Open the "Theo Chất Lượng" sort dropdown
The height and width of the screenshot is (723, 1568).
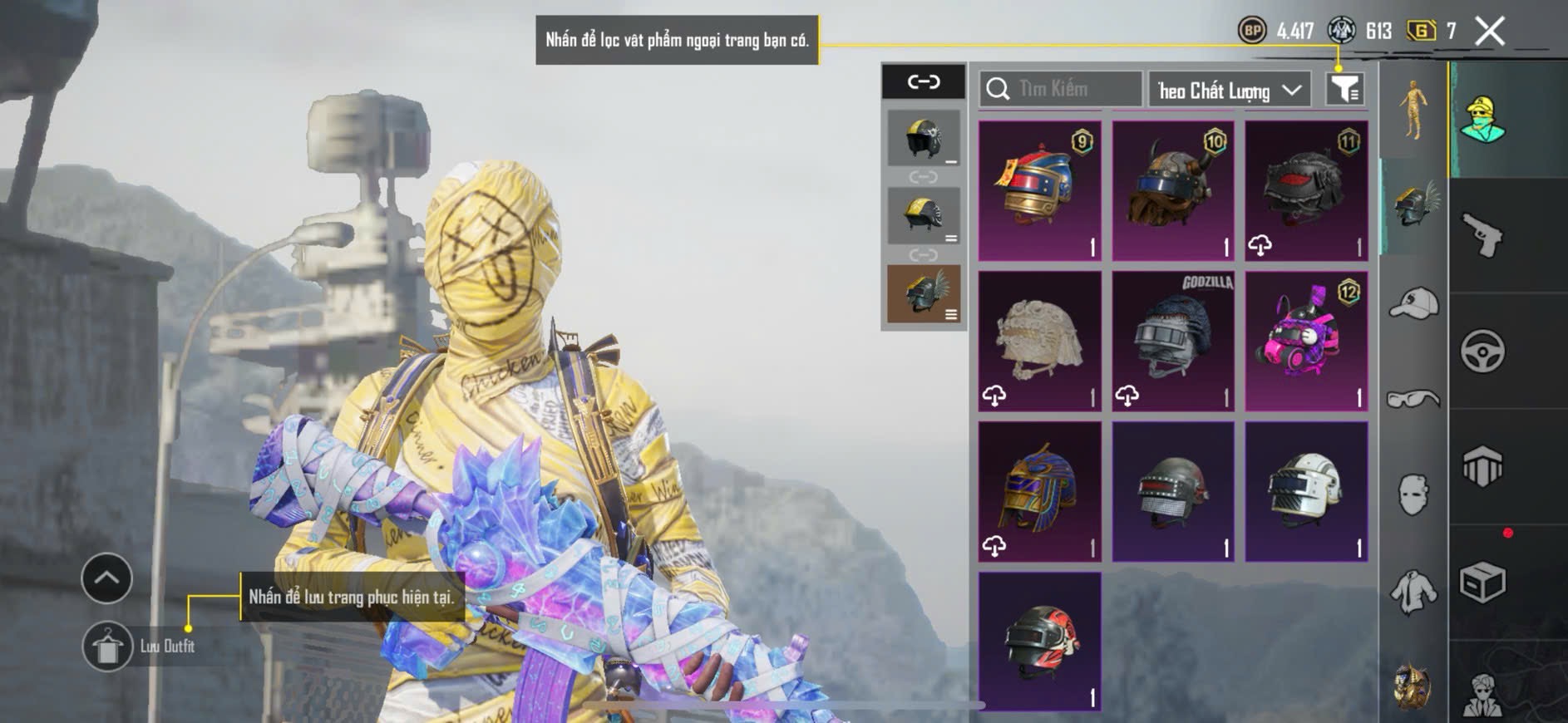(x=1229, y=90)
